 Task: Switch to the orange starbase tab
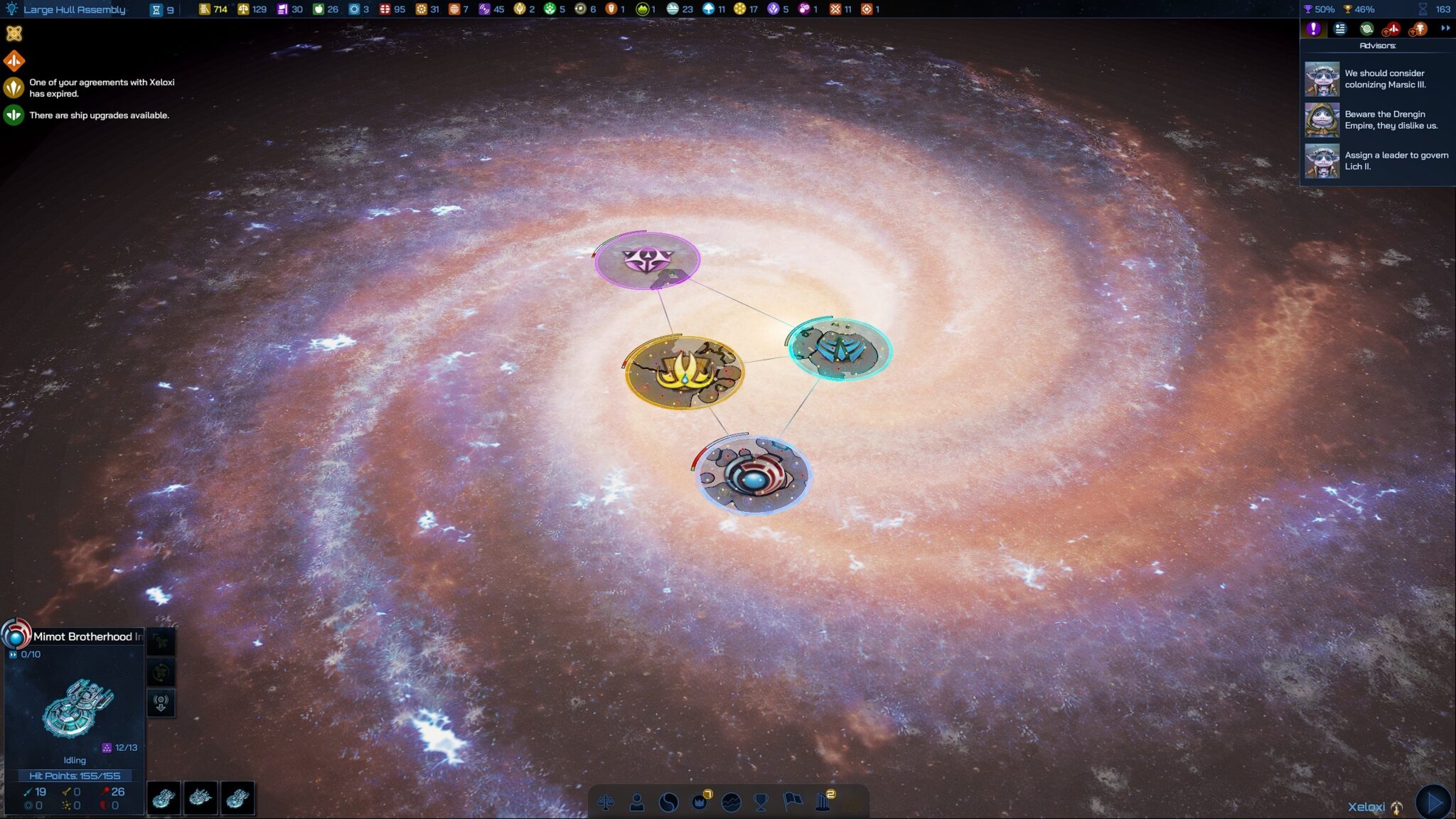point(1418,29)
